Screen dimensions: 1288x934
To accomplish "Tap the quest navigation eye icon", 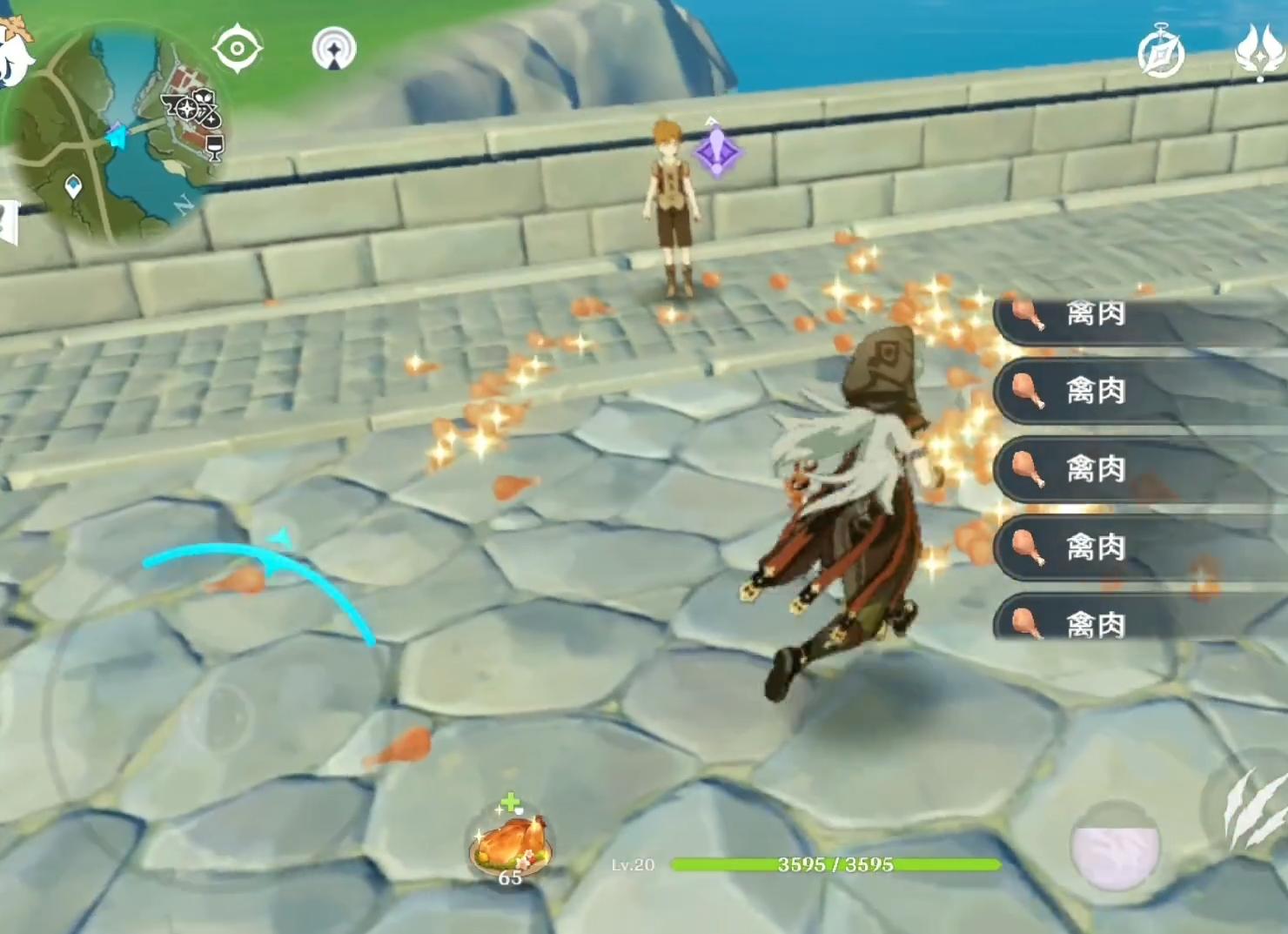I will pos(237,48).
